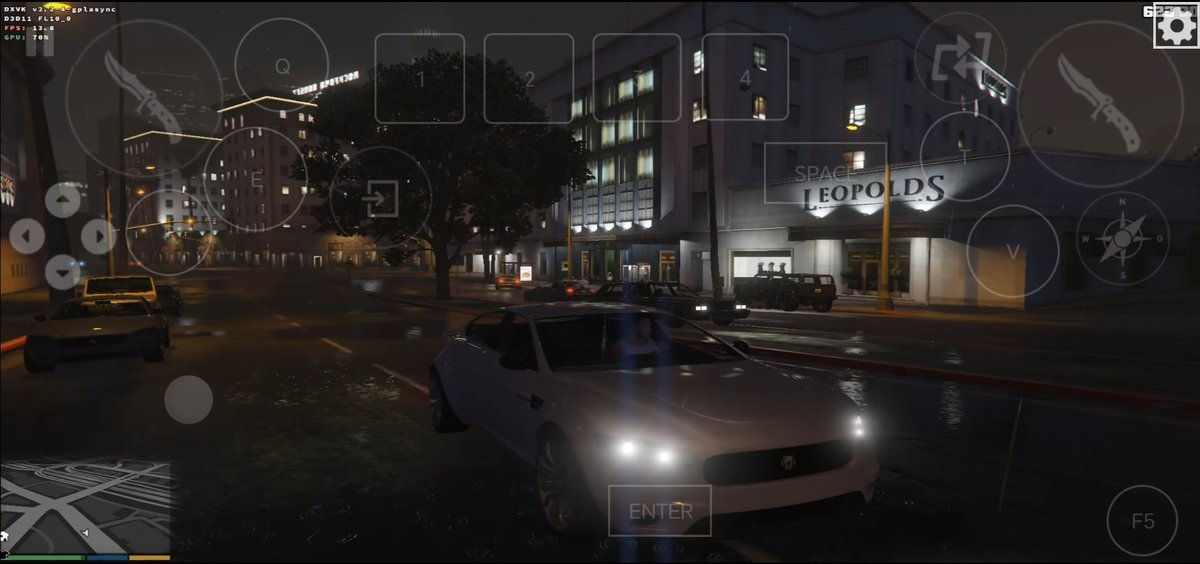This screenshot has height=564, width=1200.
Task: Open the overlay settings gear
Action: (1175, 26)
